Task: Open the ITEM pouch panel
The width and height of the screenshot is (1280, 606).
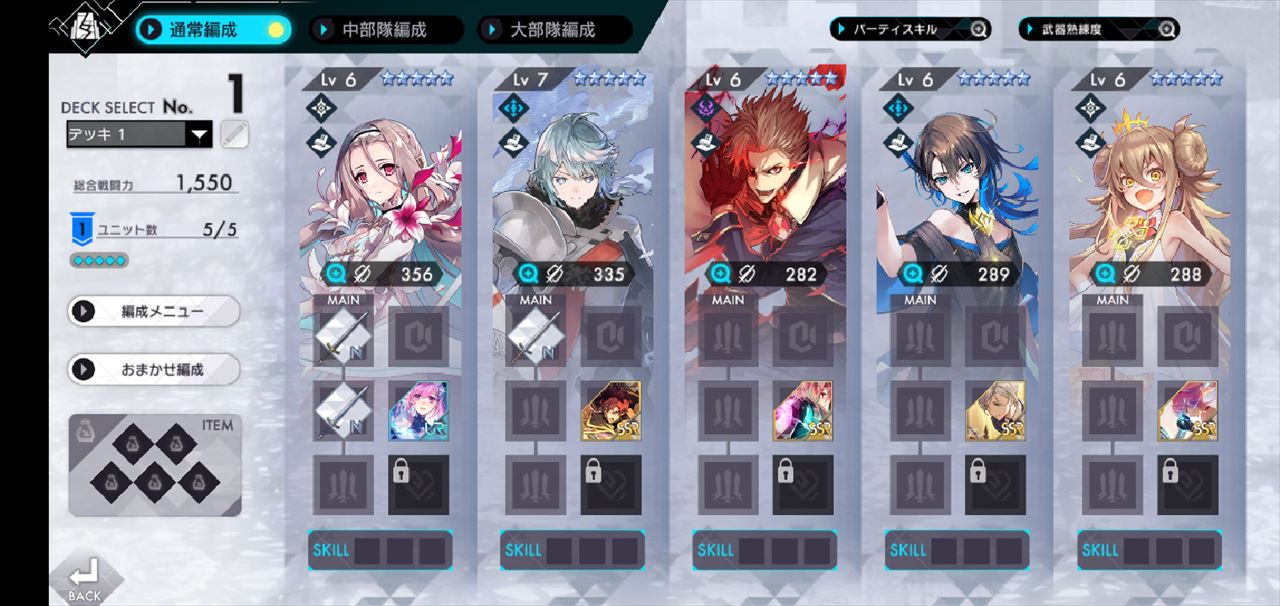Action: click(154, 465)
